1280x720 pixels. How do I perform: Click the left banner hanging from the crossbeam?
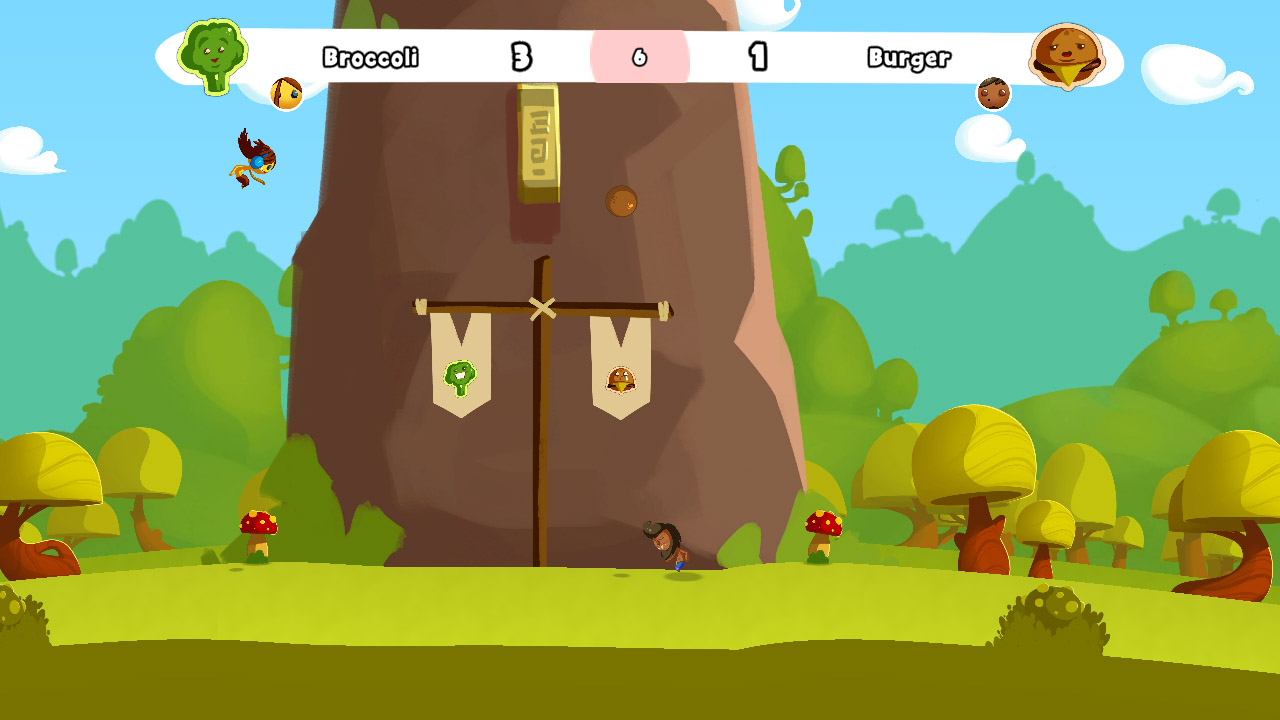(460, 360)
